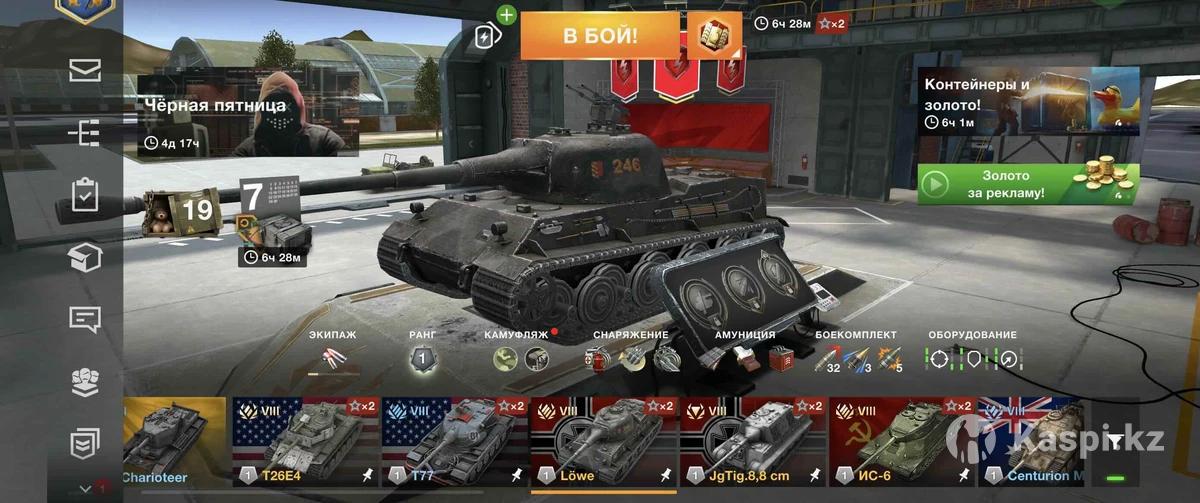Open the tank carousel filter funnel

[1115, 440]
